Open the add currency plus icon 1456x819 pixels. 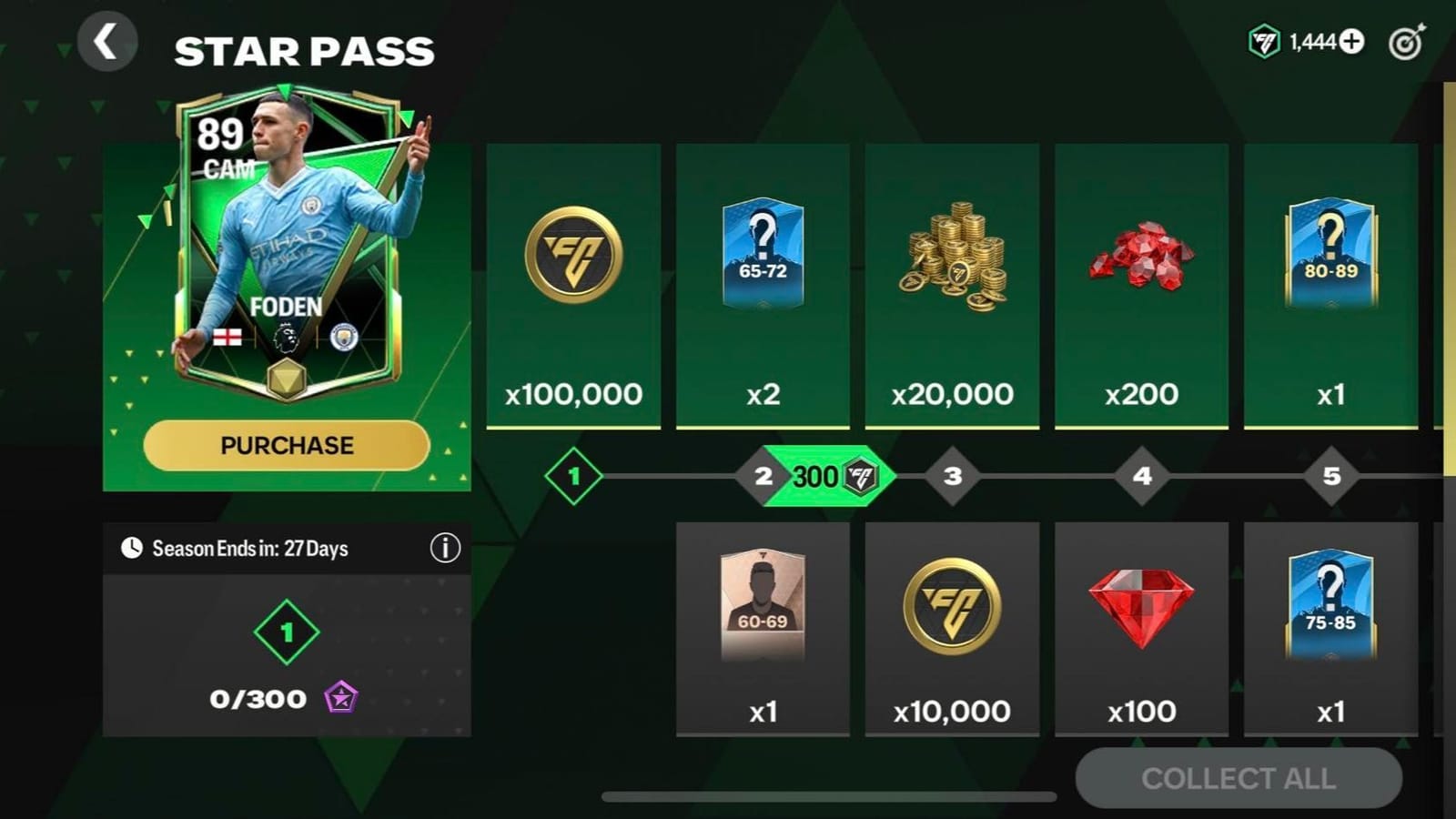pyautogui.click(x=1351, y=39)
